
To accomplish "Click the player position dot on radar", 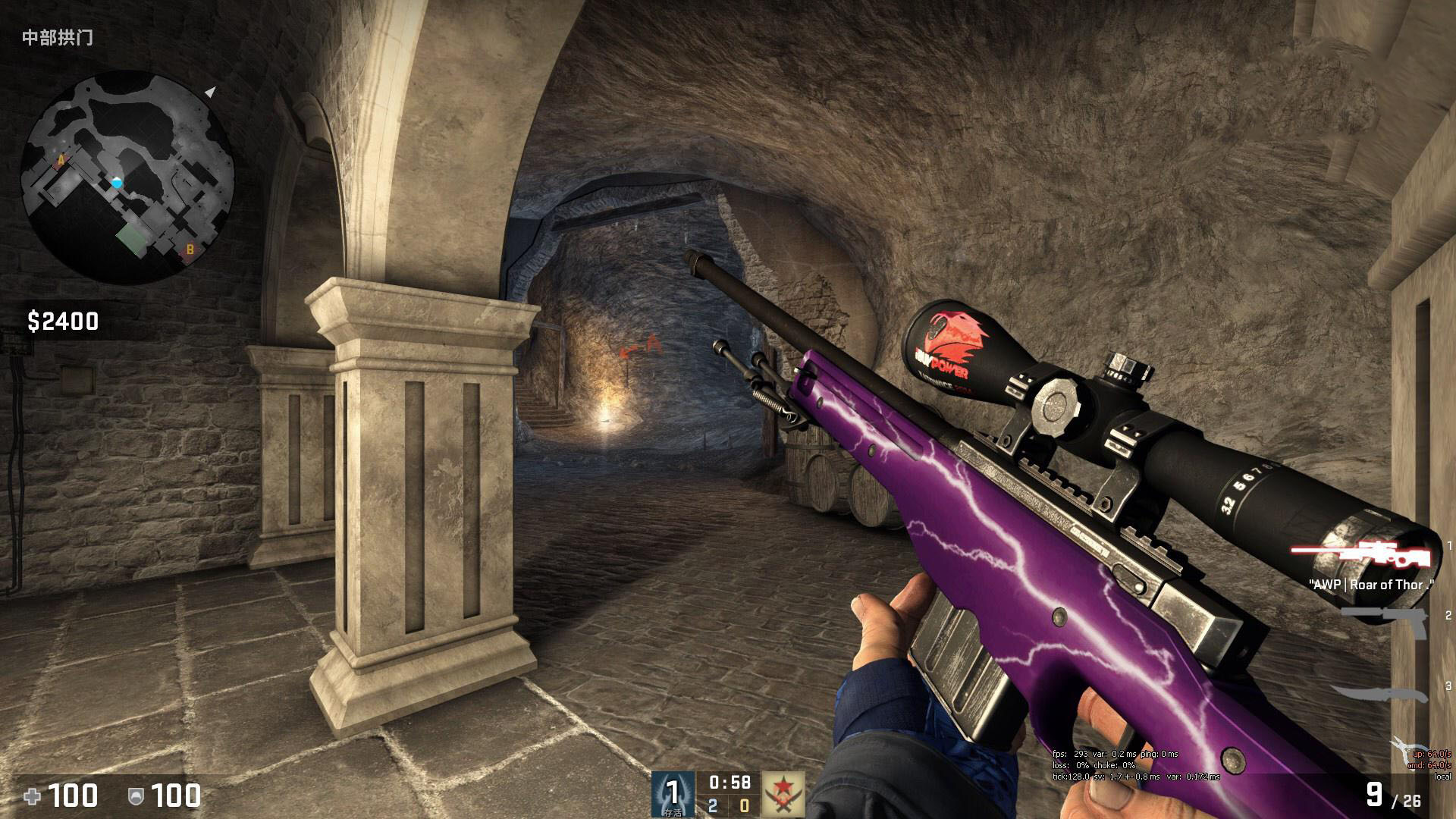I will click(x=116, y=182).
